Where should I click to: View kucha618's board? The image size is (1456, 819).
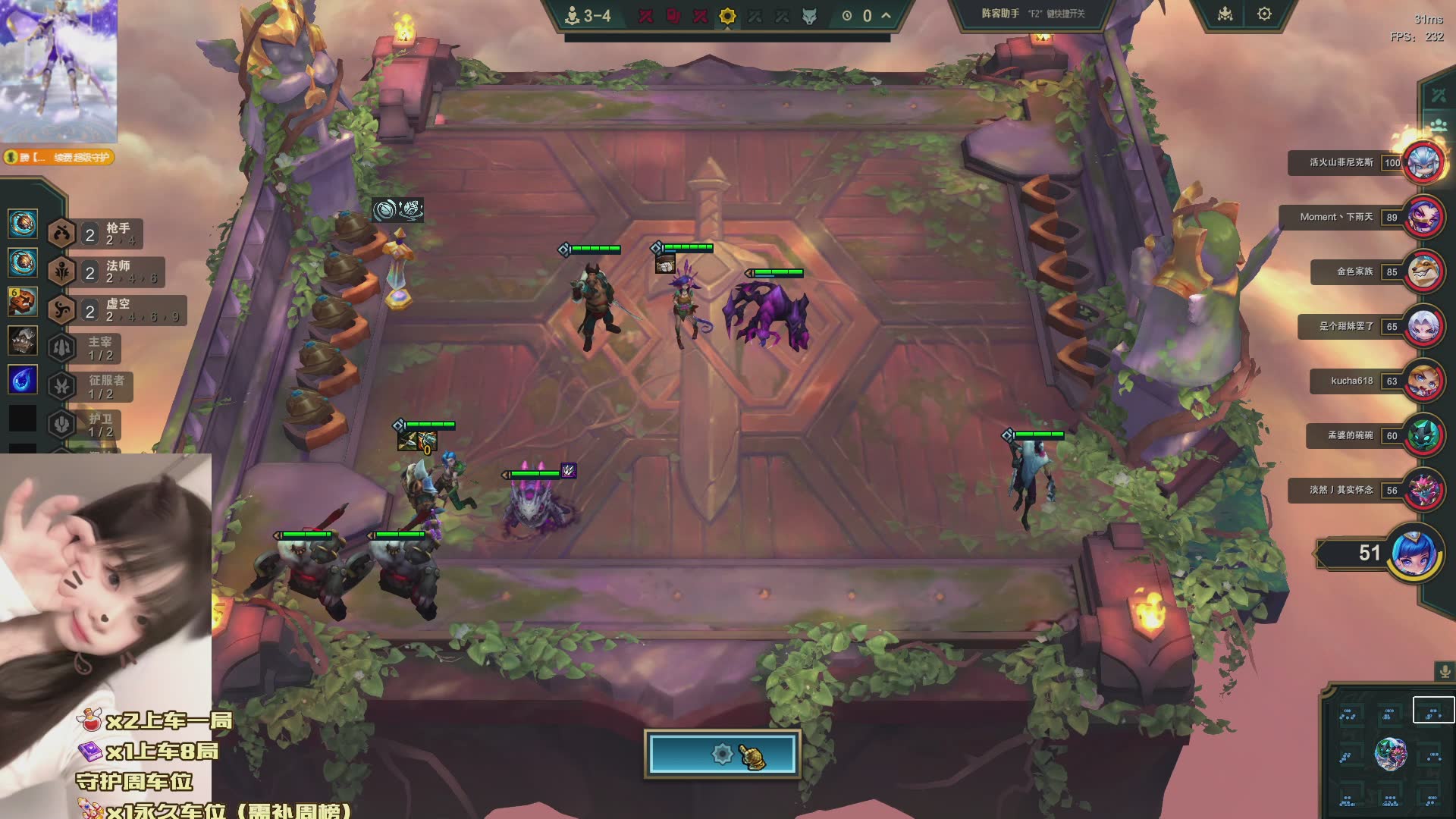[x=1423, y=381]
